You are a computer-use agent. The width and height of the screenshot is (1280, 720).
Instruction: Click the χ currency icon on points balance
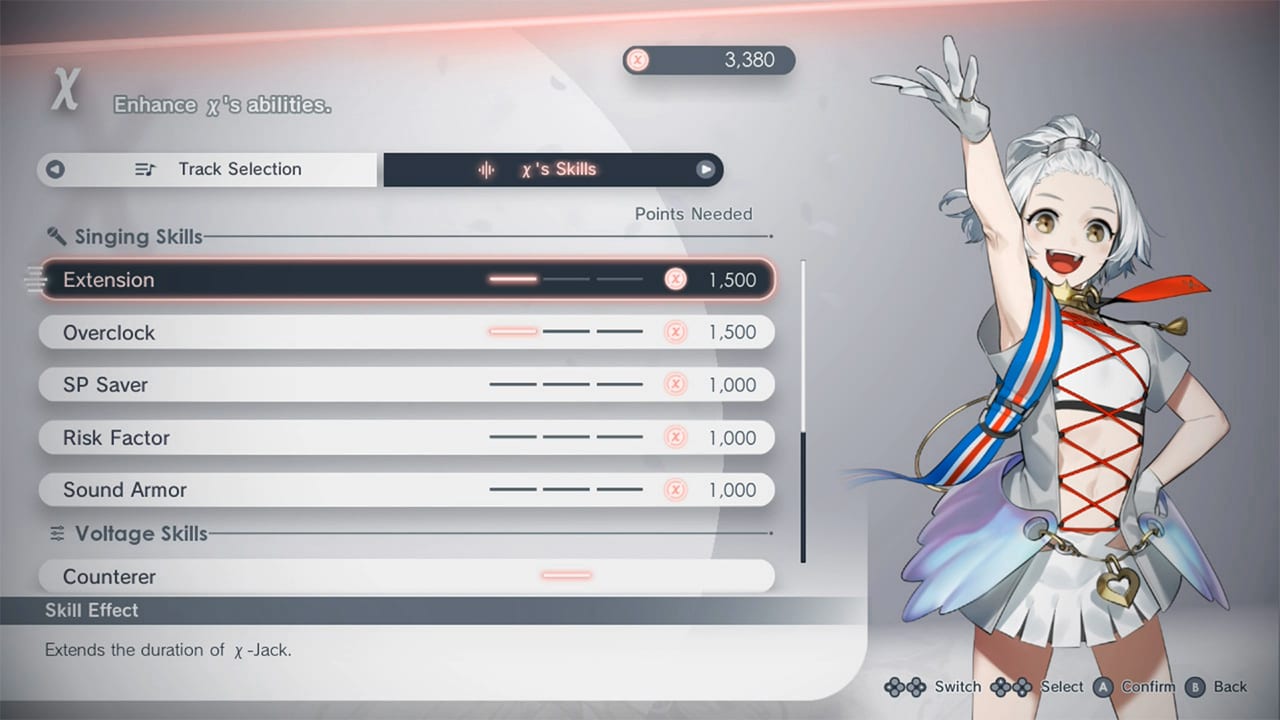(x=638, y=60)
